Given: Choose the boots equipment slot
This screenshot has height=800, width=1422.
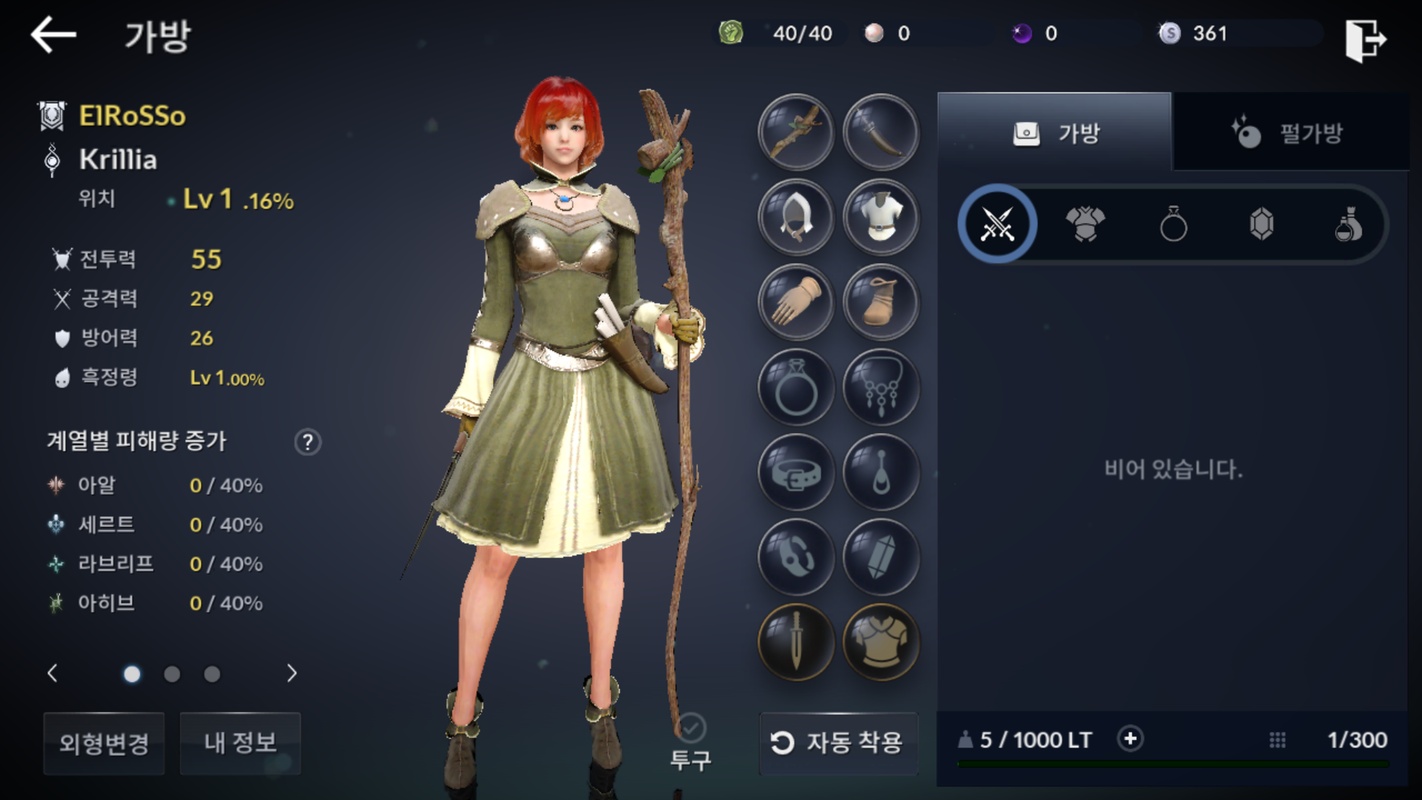Looking at the screenshot, I should pyautogui.click(x=881, y=302).
